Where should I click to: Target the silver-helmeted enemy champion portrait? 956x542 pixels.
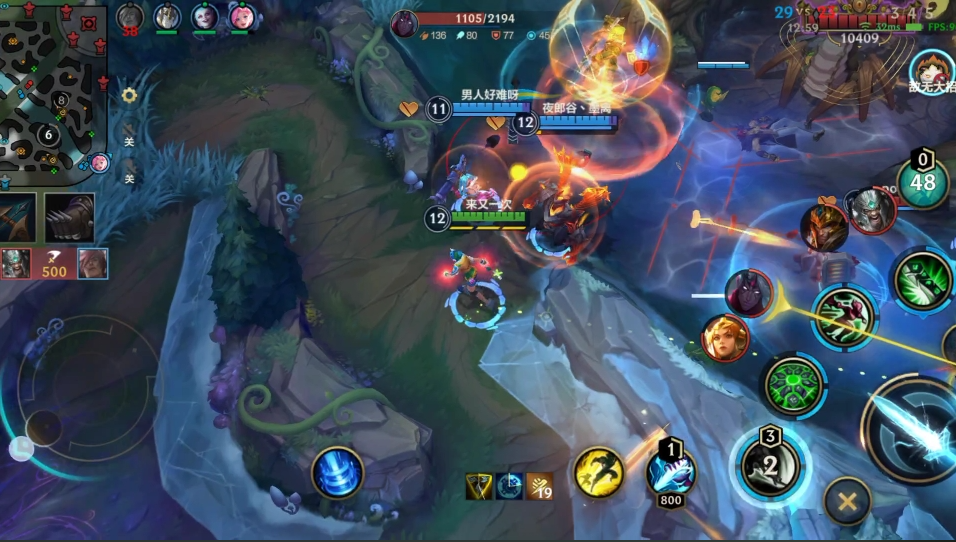point(869,211)
